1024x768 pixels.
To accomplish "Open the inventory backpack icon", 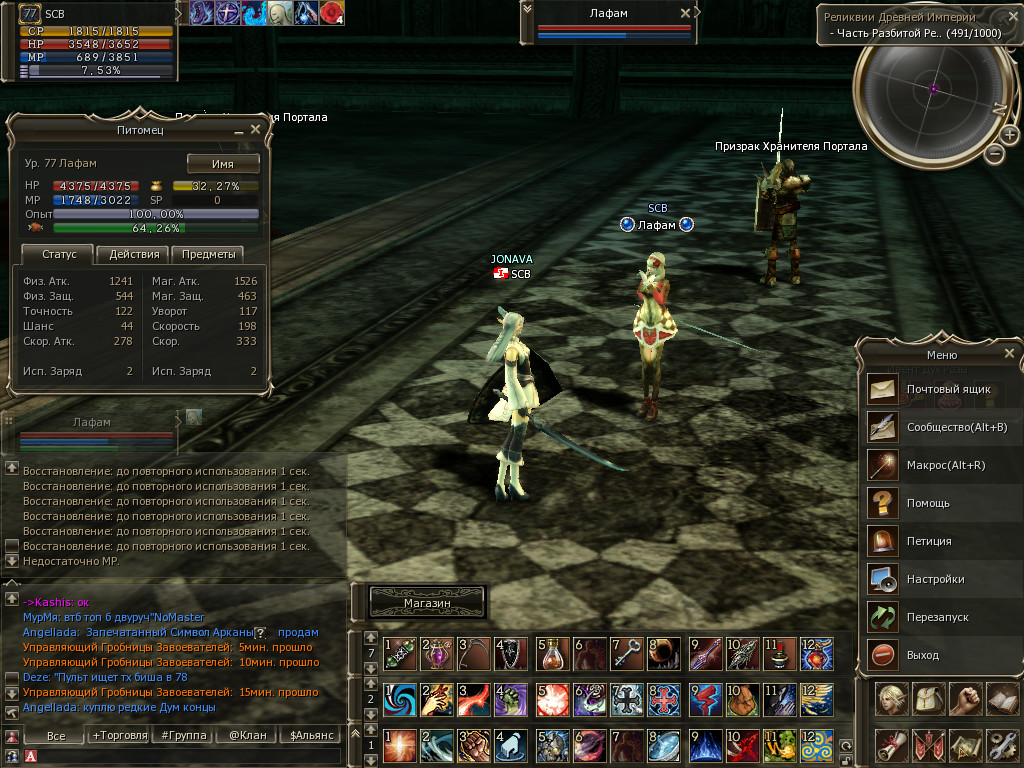I will [927, 699].
